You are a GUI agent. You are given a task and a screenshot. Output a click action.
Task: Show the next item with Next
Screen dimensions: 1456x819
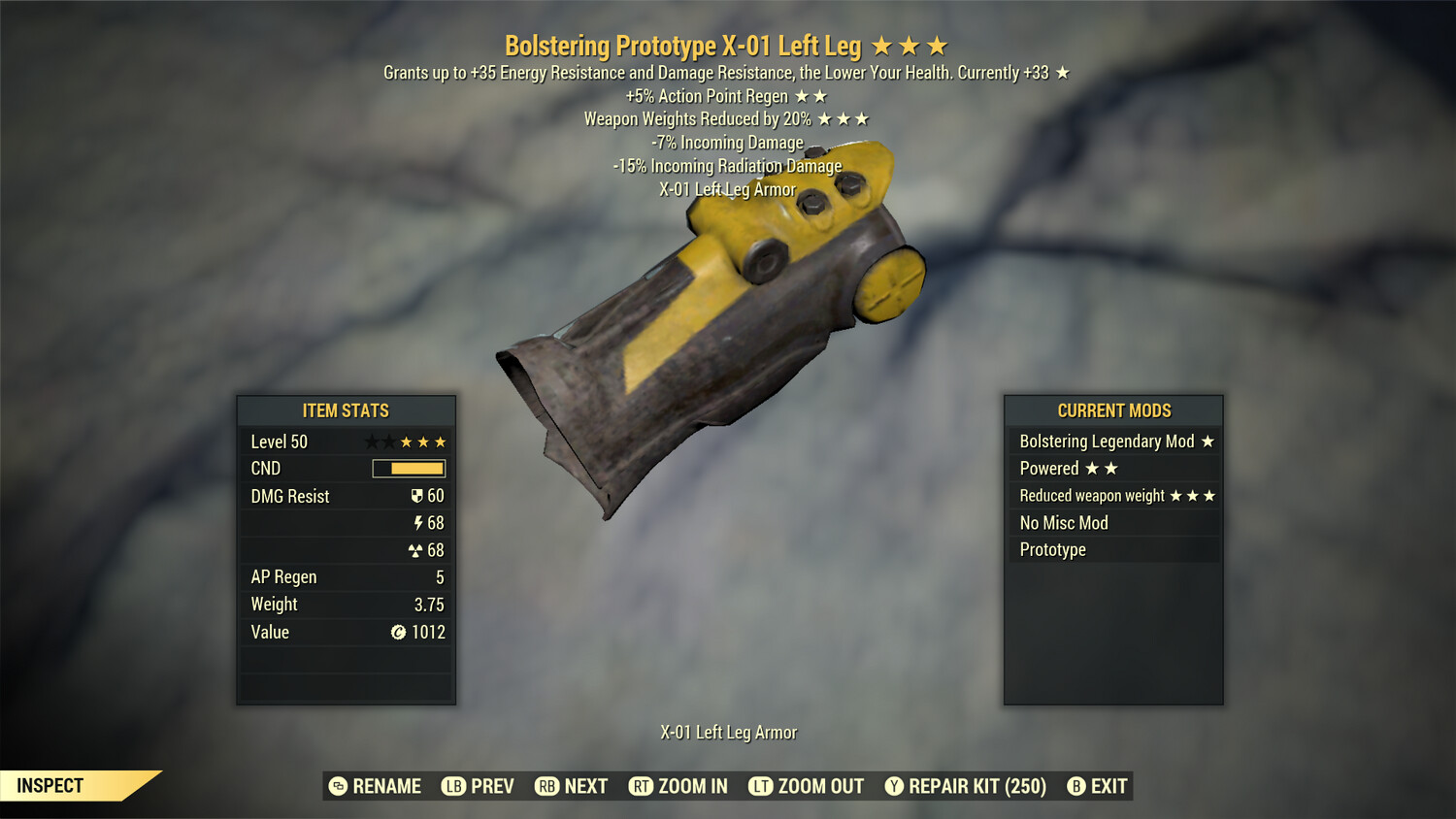point(571,786)
